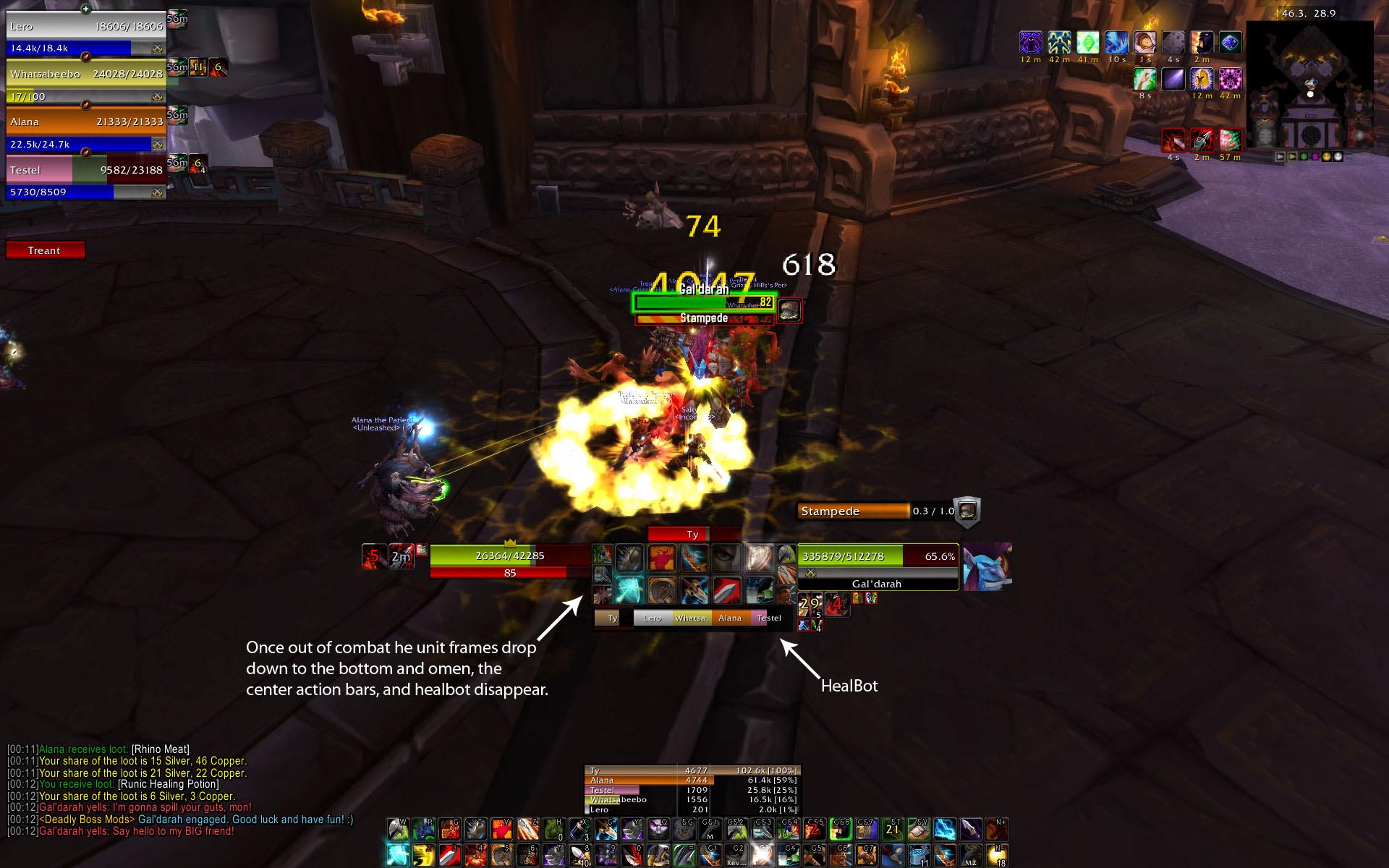
Task: Click Testel's party unit frame
Action: [x=85, y=171]
